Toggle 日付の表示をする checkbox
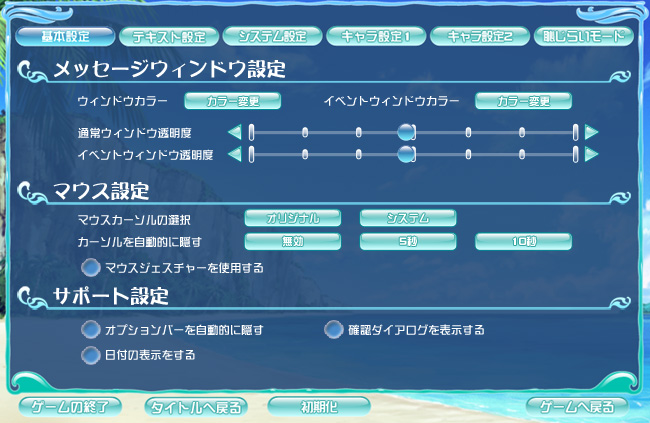 (x=91, y=354)
